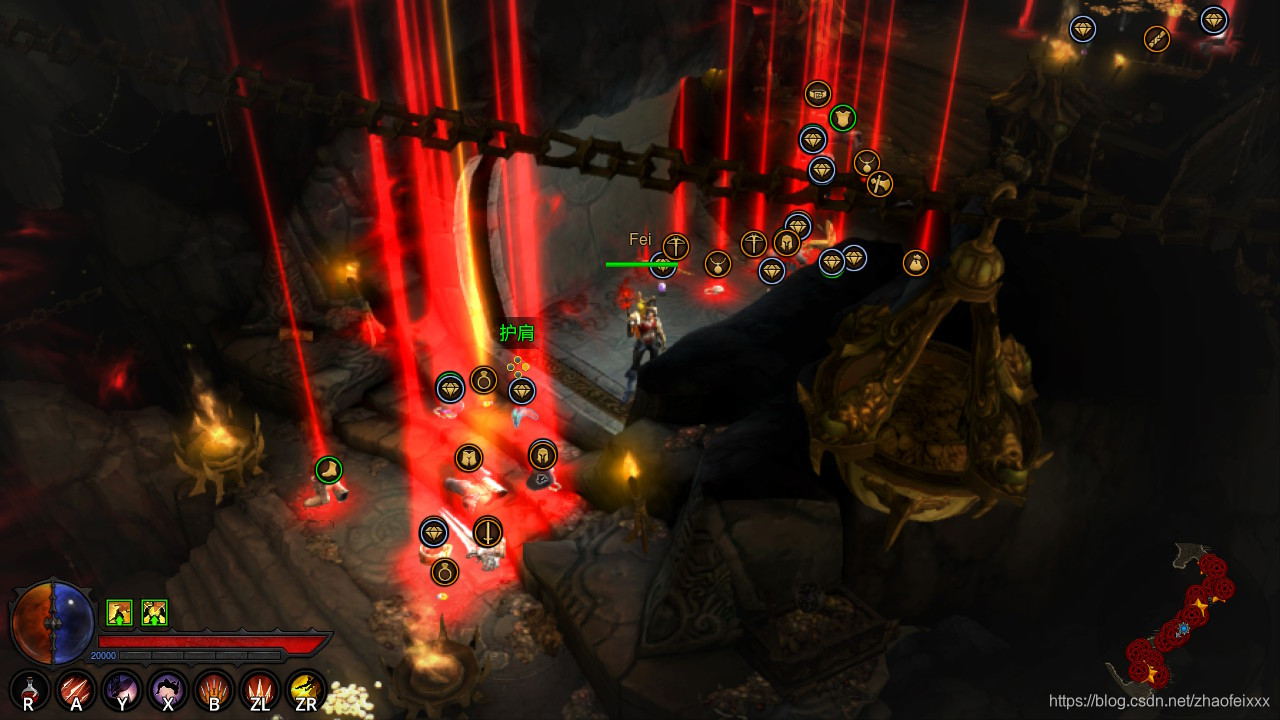Pick the 护肩 shoulder item label
The image size is (1280, 720).
click(x=517, y=333)
